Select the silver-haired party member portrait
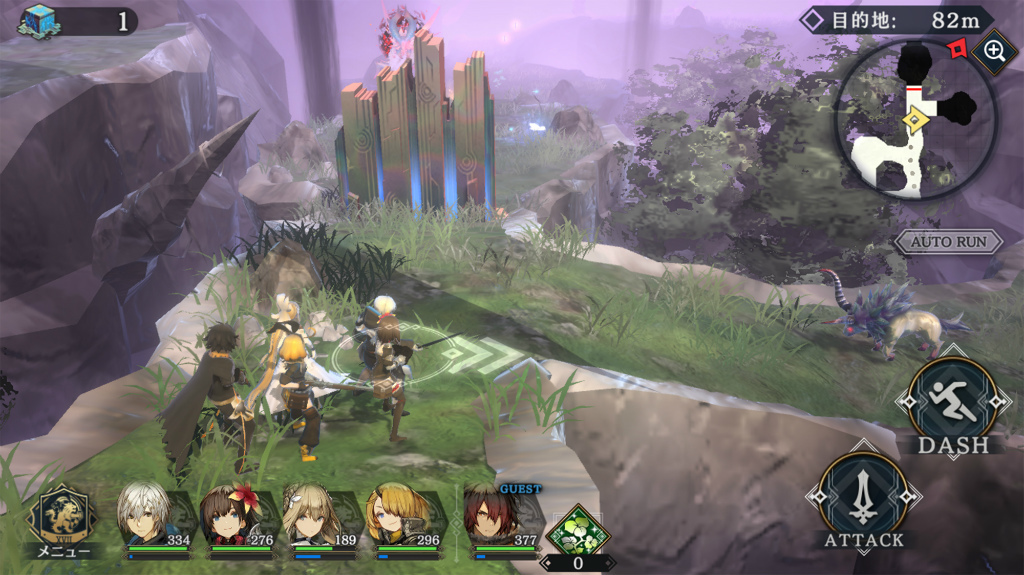This screenshot has height=575, width=1024. click(150, 518)
